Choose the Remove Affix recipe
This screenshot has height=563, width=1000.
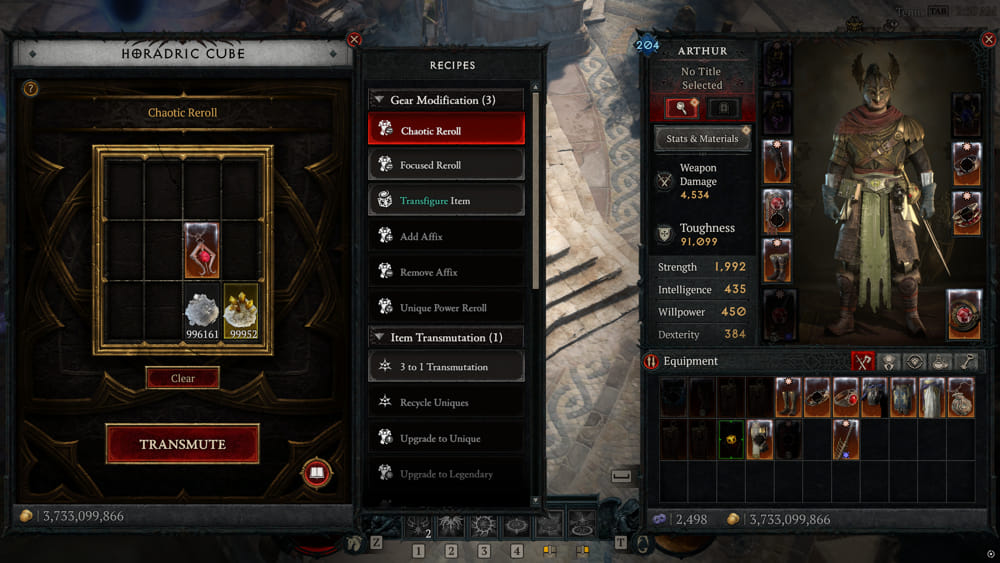446,272
